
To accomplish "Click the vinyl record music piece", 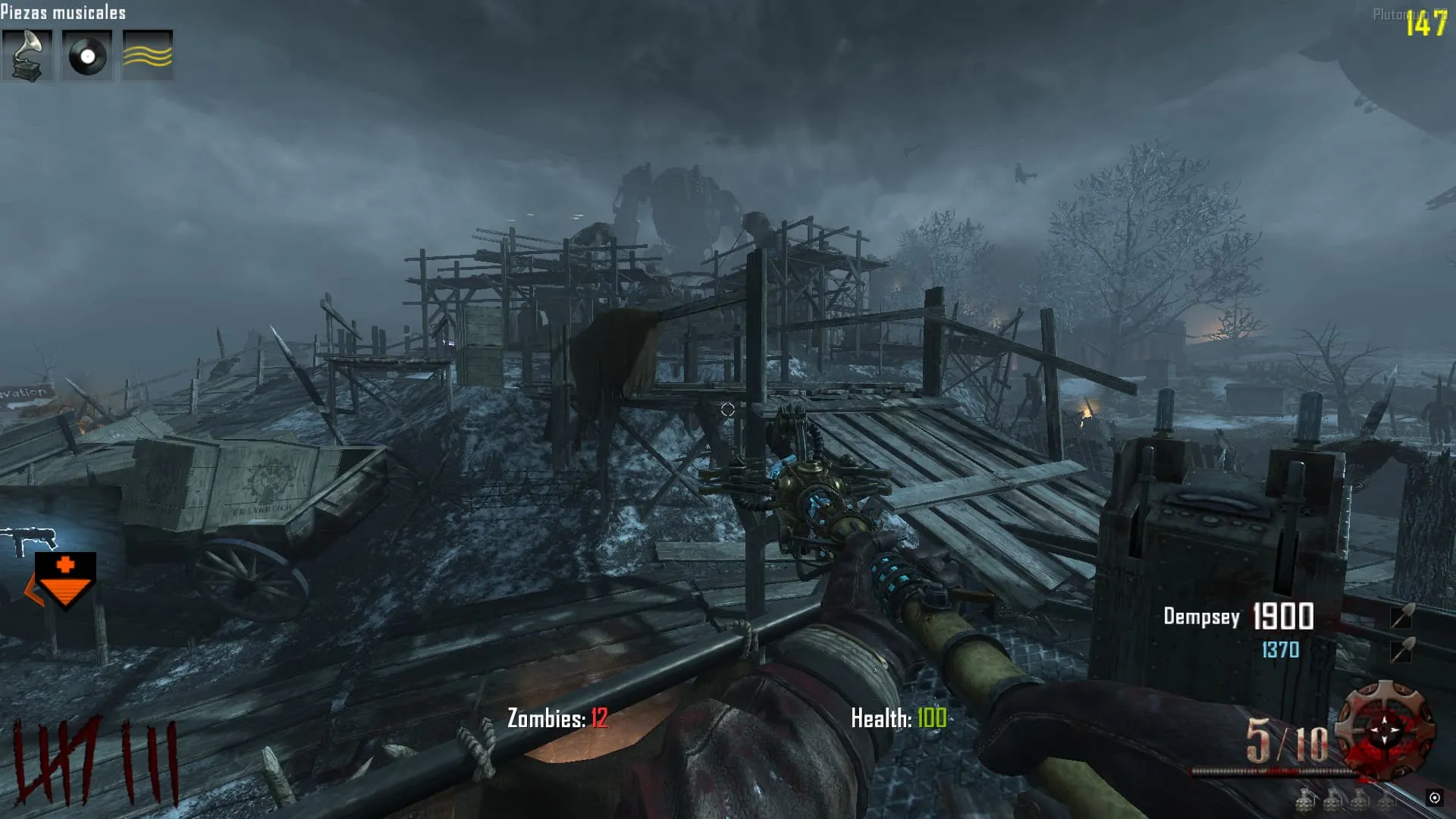I will click(x=87, y=55).
